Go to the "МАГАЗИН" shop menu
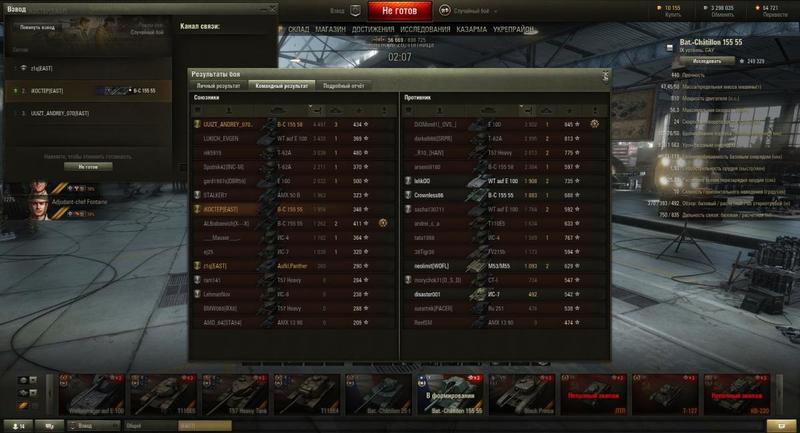800x433 pixels. pos(330,30)
